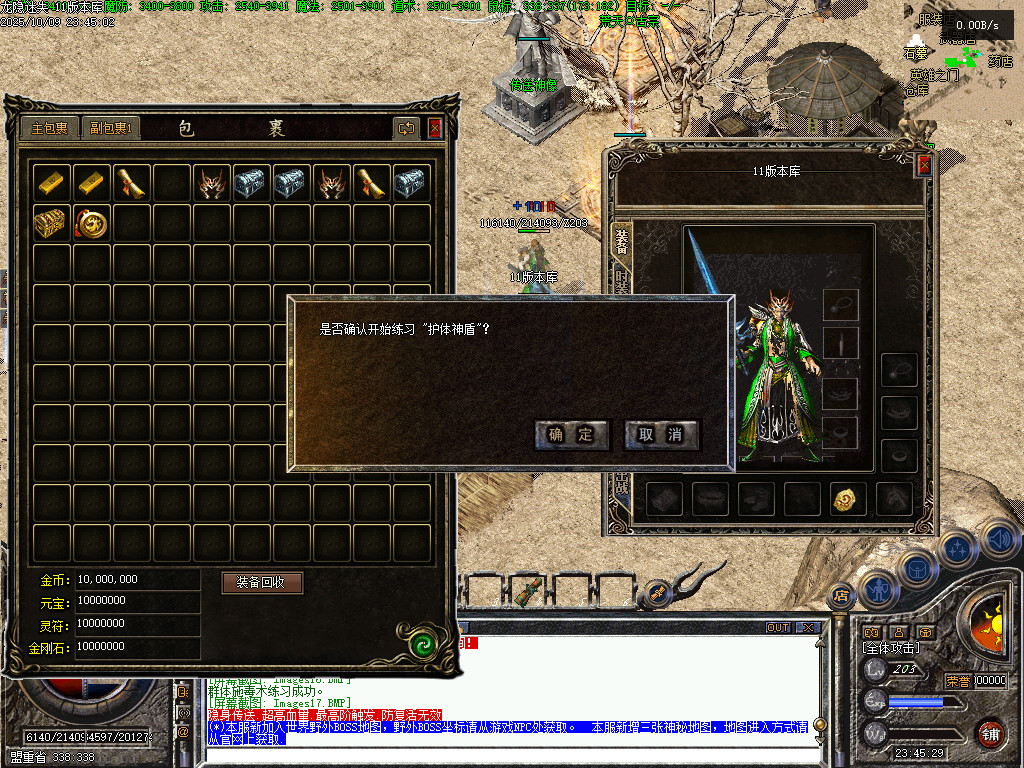The width and height of the screenshot is (1024, 768).
Task: Open 装备回收 equipment recycling
Action: pos(262,582)
